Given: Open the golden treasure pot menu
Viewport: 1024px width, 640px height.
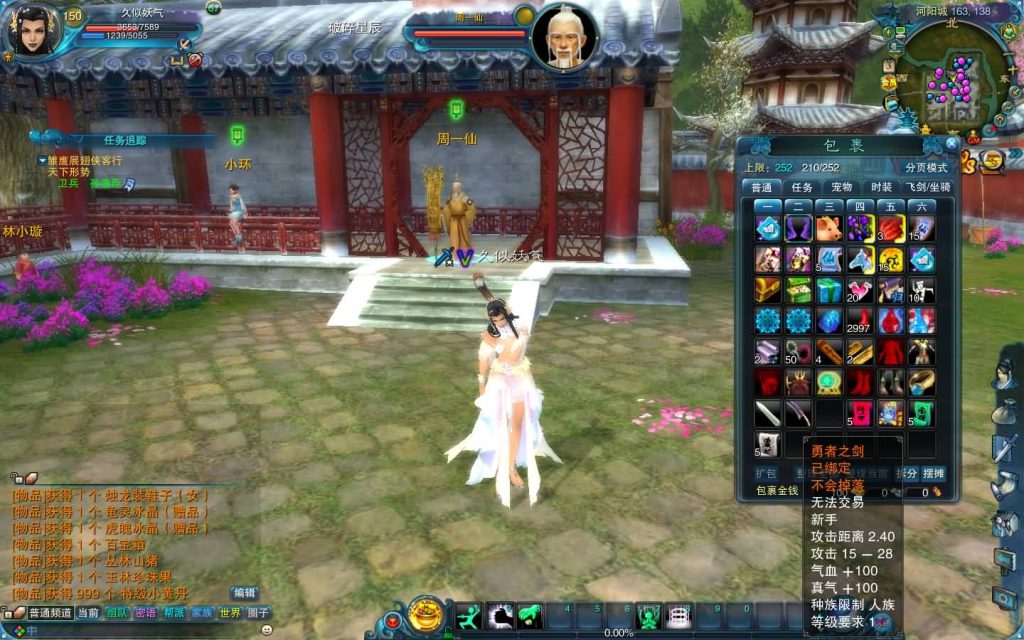Looking at the screenshot, I should pos(427,613).
